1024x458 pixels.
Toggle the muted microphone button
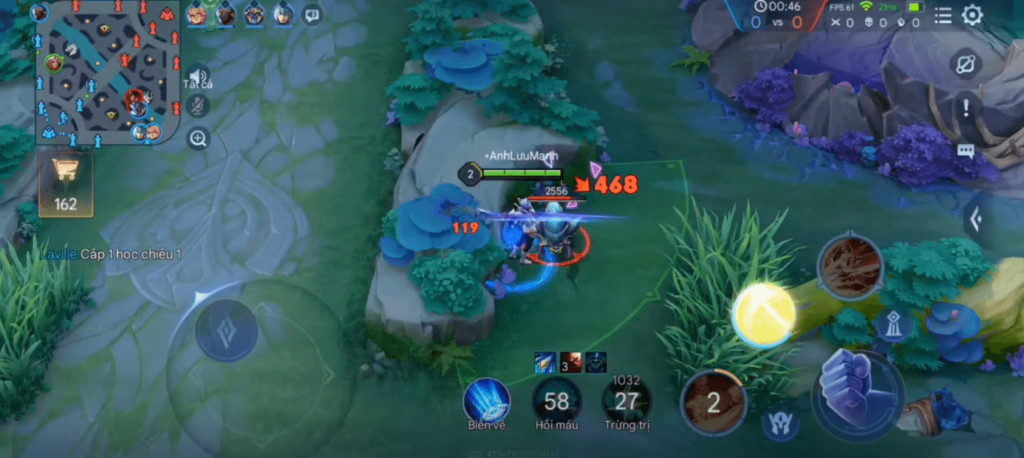(198, 106)
